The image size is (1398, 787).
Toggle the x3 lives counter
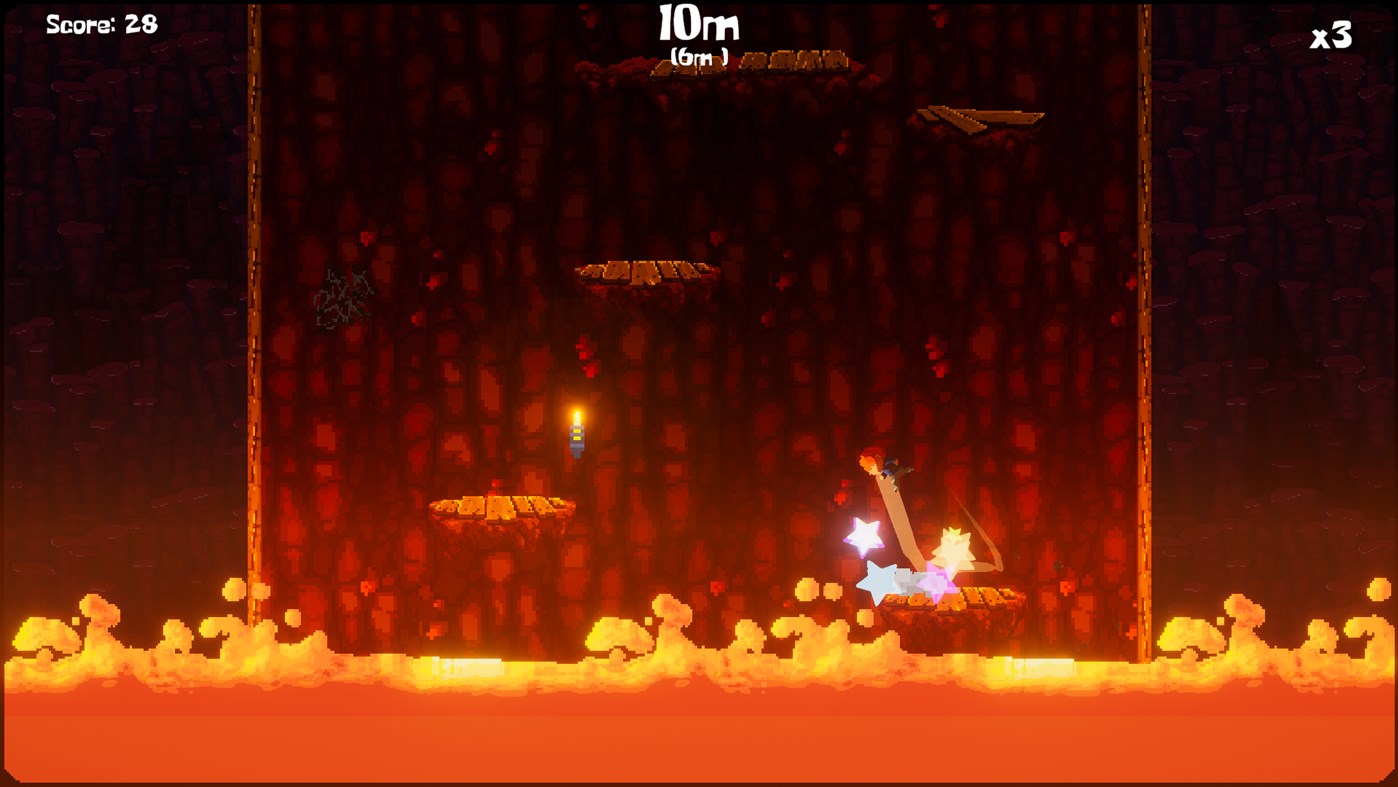click(x=1330, y=37)
